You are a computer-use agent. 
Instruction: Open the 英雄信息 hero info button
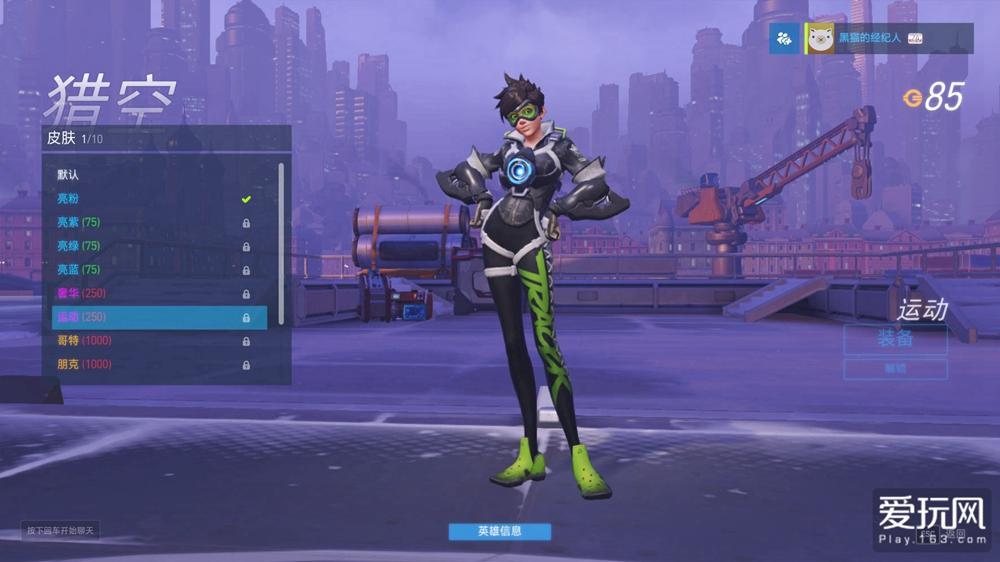[x=499, y=531]
